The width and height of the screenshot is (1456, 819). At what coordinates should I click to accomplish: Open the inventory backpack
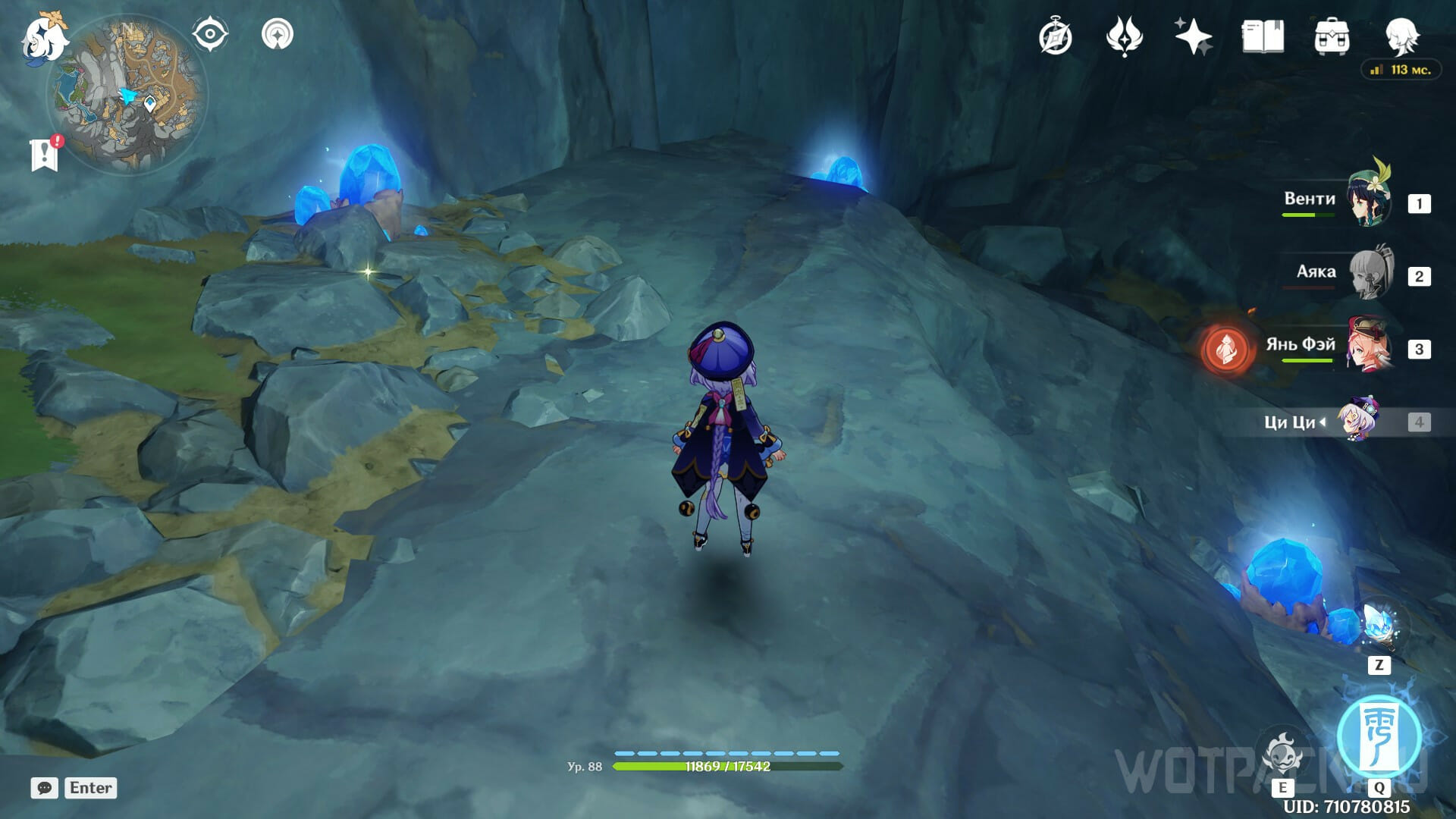(1332, 36)
